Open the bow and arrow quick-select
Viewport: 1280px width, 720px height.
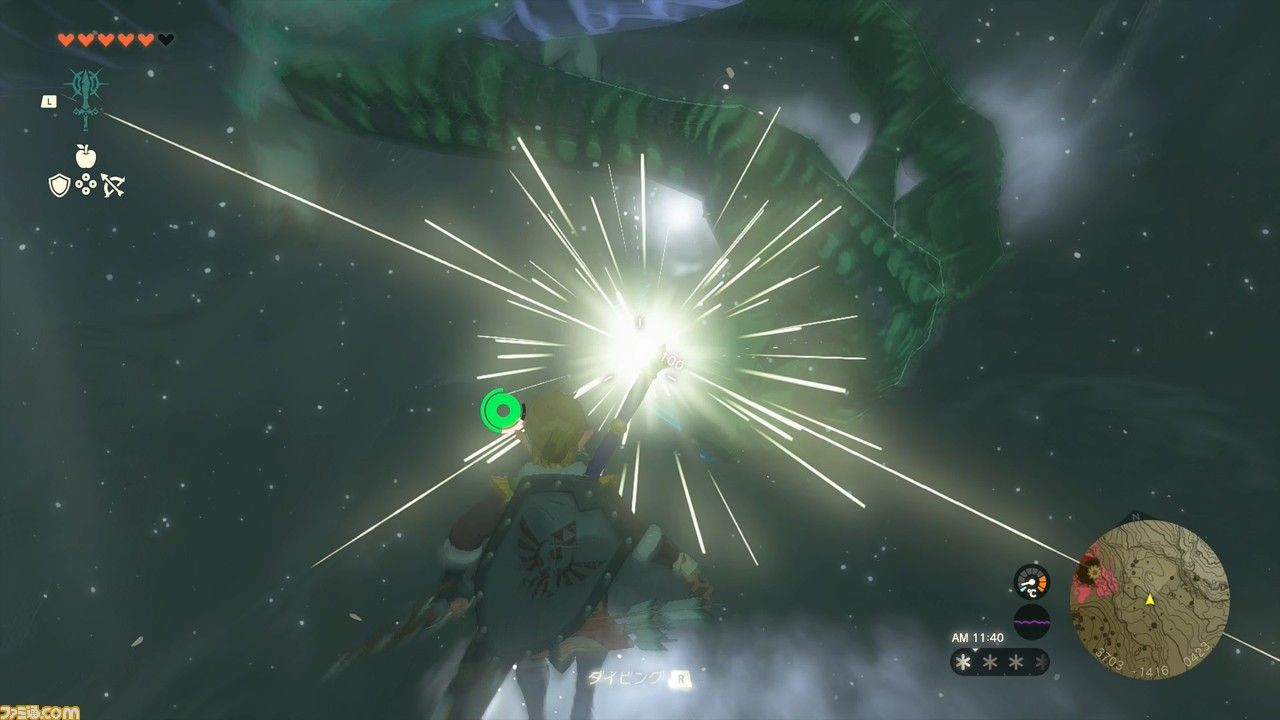[113, 185]
